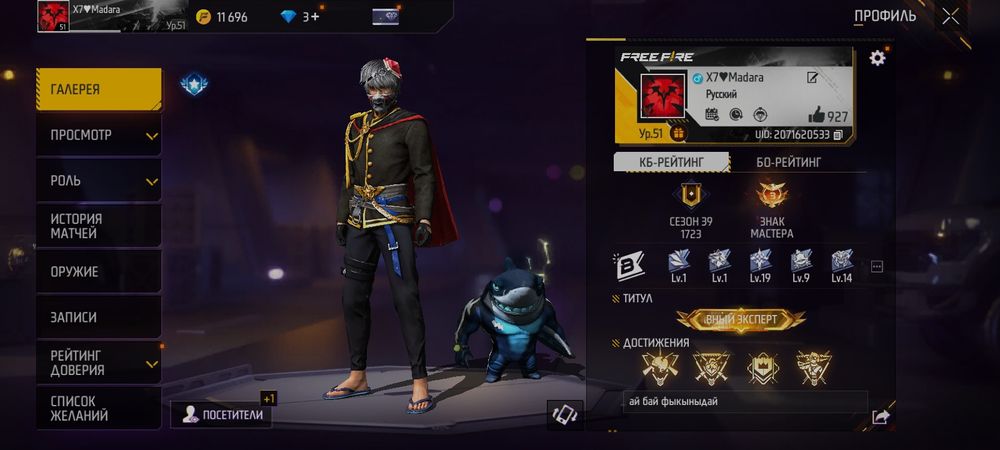Open История матчей
This screenshot has height=450, width=1000.
click(98, 226)
